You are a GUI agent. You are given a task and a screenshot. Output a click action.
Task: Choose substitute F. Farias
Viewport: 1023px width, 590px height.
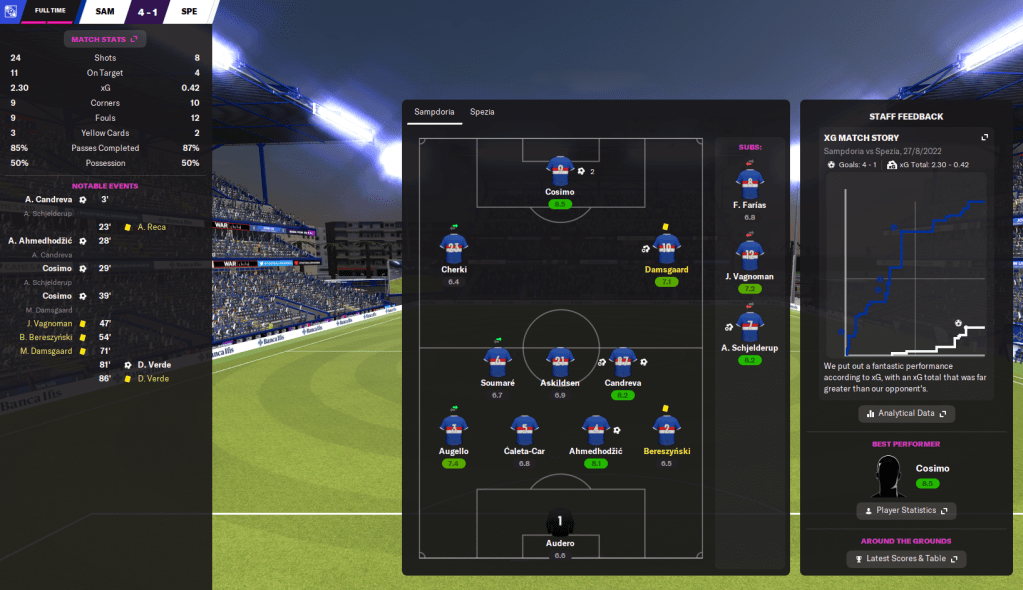point(749,187)
